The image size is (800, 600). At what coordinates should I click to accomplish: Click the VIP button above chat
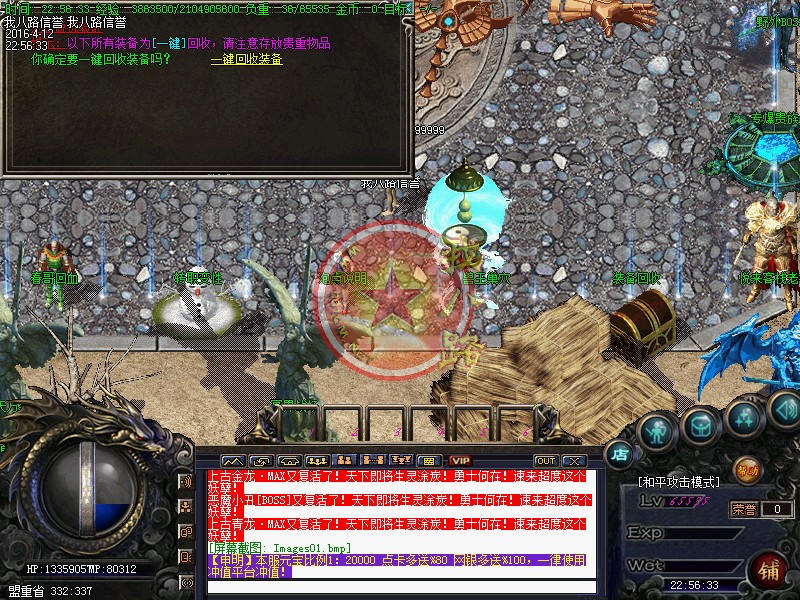point(460,460)
